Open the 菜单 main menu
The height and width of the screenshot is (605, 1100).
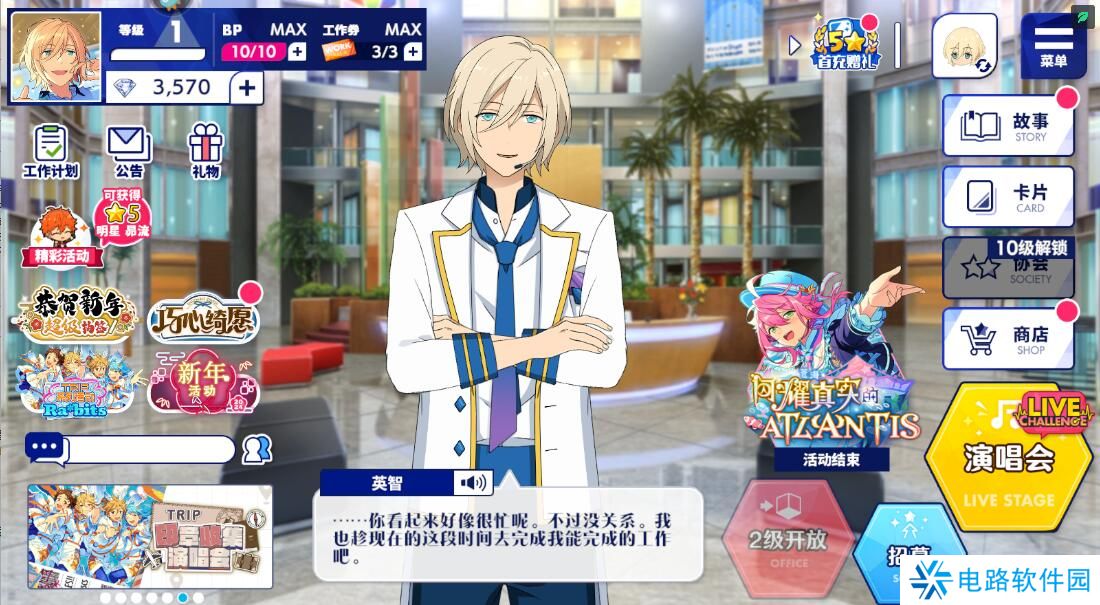click(1053, 45)
